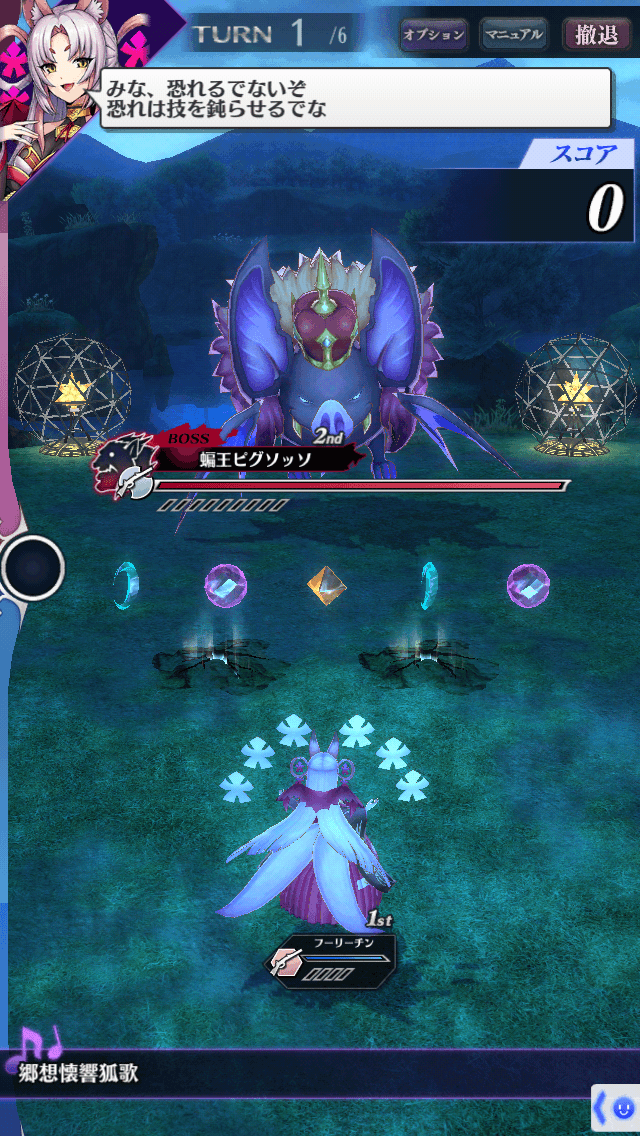Advance the character speech bubble dialogue
This screenshot has height=1136, width=640.
(355, 98)
